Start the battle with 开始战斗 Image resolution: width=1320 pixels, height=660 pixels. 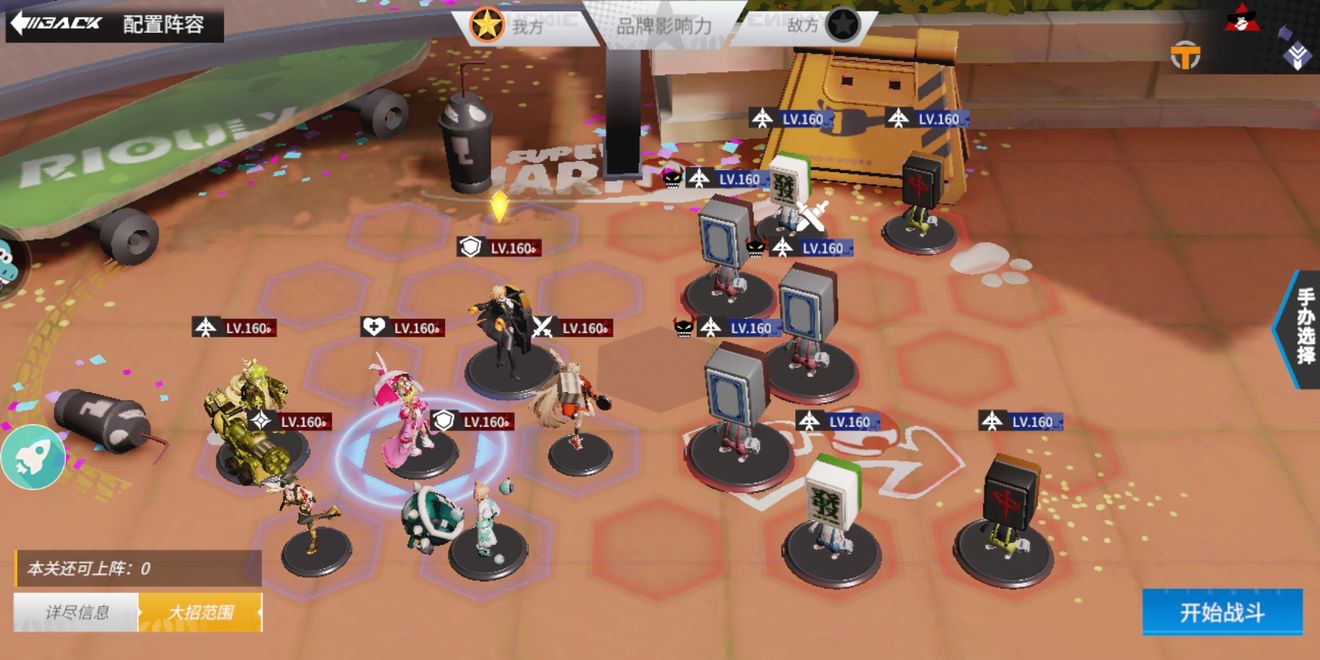1222,612
